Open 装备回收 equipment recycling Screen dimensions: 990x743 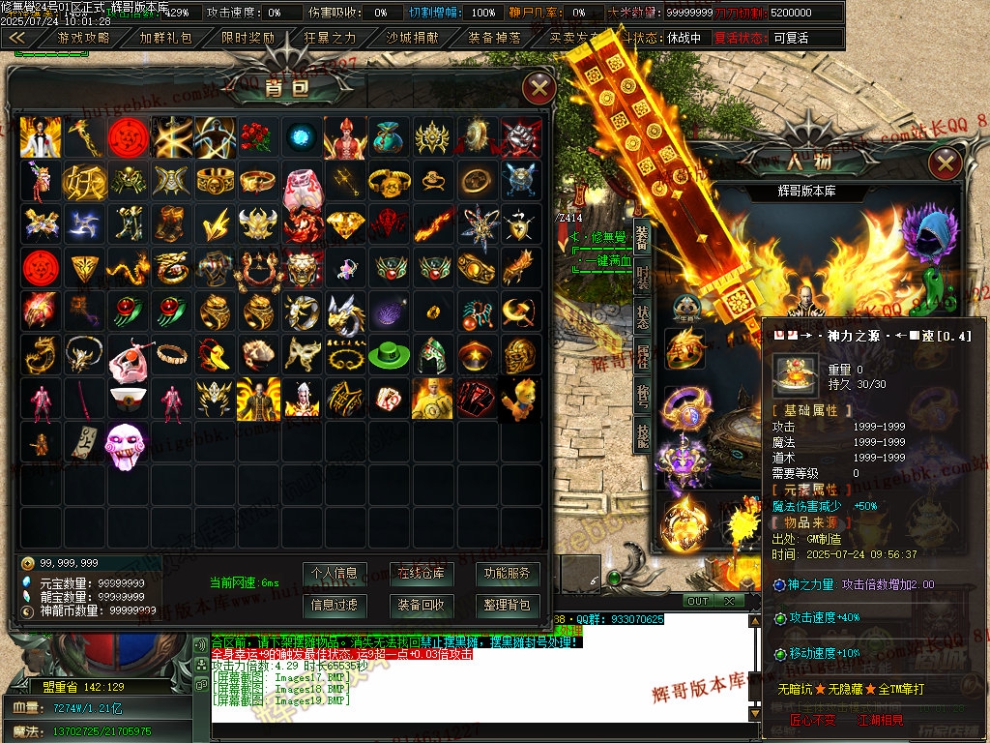(x=421, y=605)
